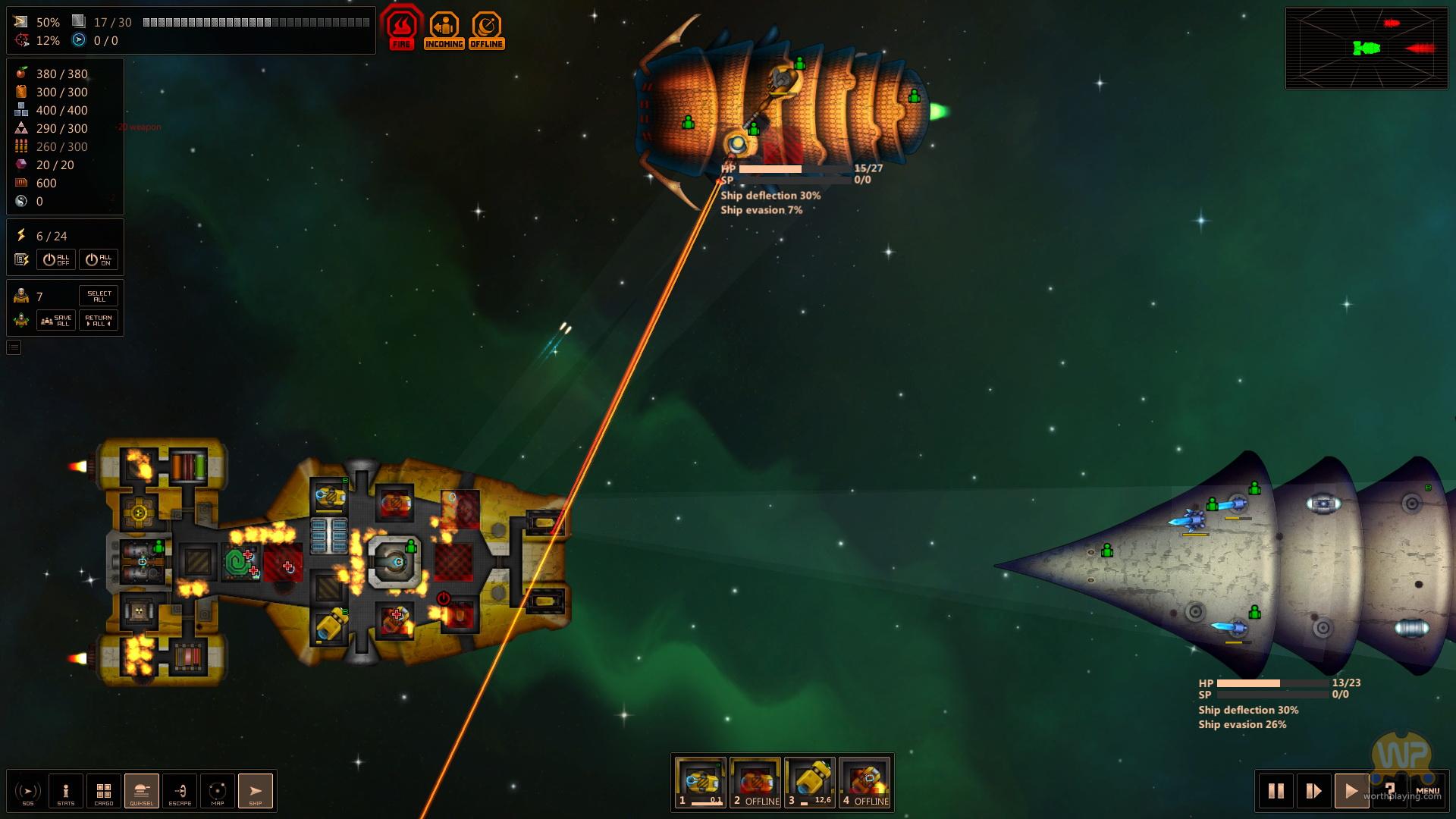Resume normal speed with the play button
This screenshot has width=1456, height=819.
coord(1351,791)
